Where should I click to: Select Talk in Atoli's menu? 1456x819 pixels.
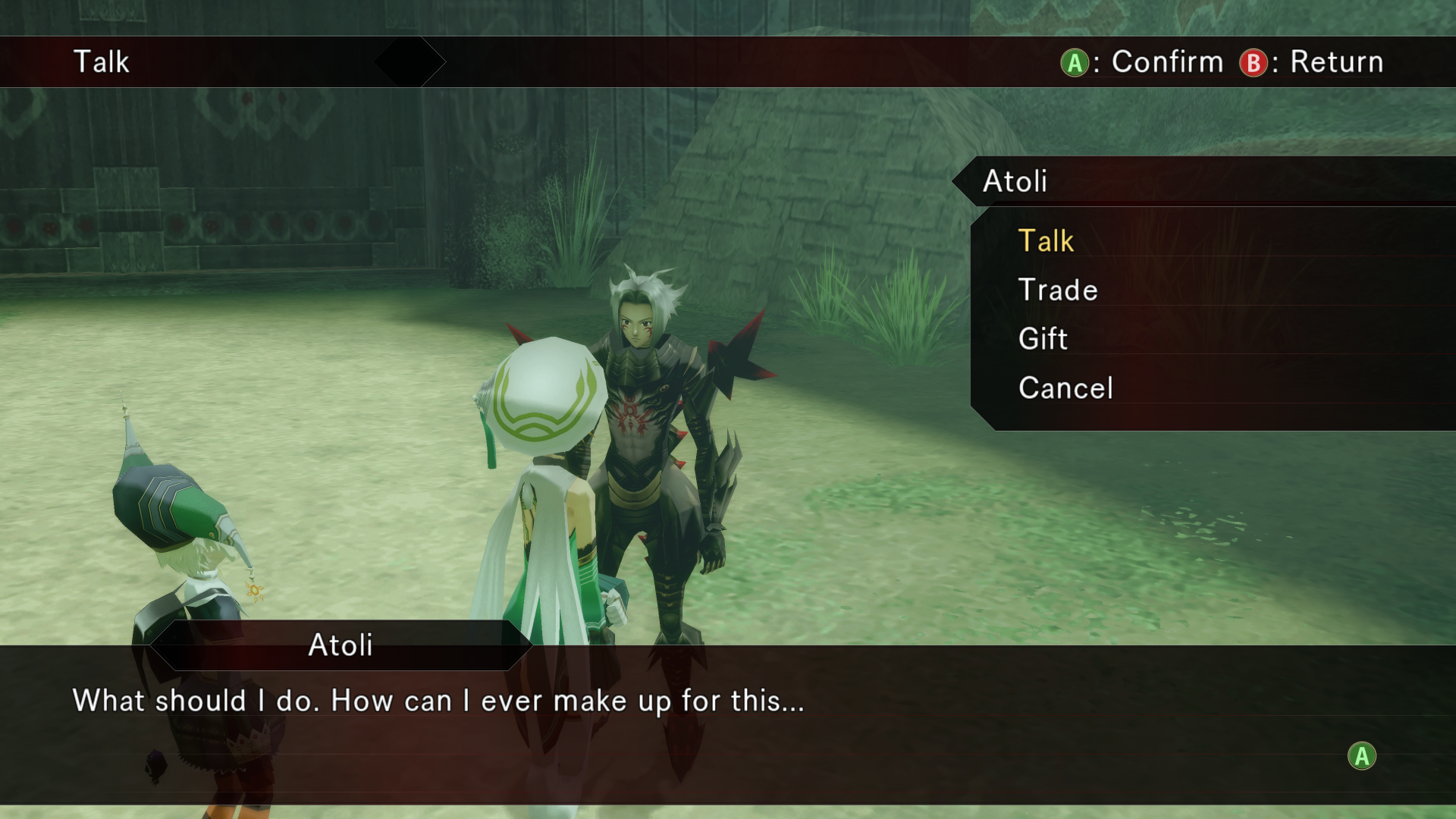pyautogui.click(x=1046, y=241)
